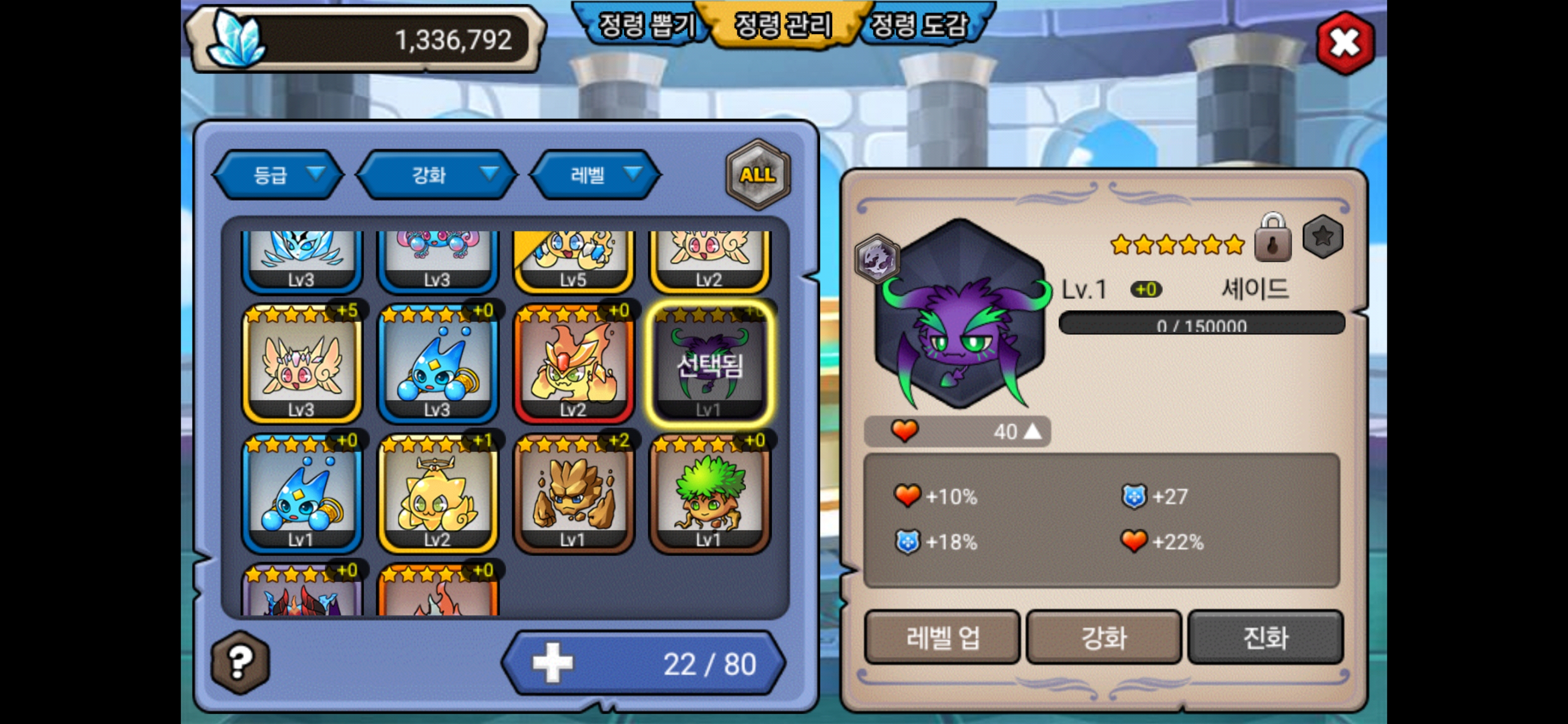Choose the yellow star spirit Lv2 card
Image resolution: width=1568 pixels, height=724 pixels.
pyautogui.click(x=438, y=494)
